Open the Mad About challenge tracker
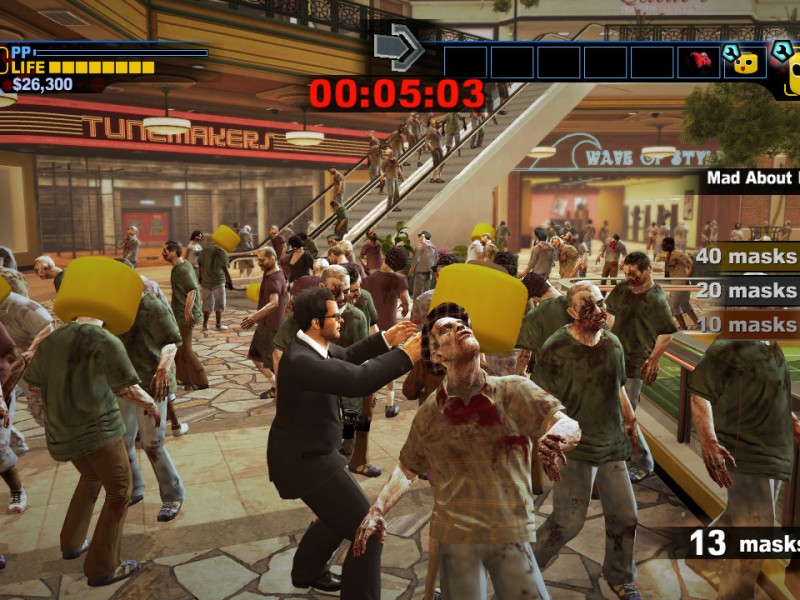 tap(752, 179)
